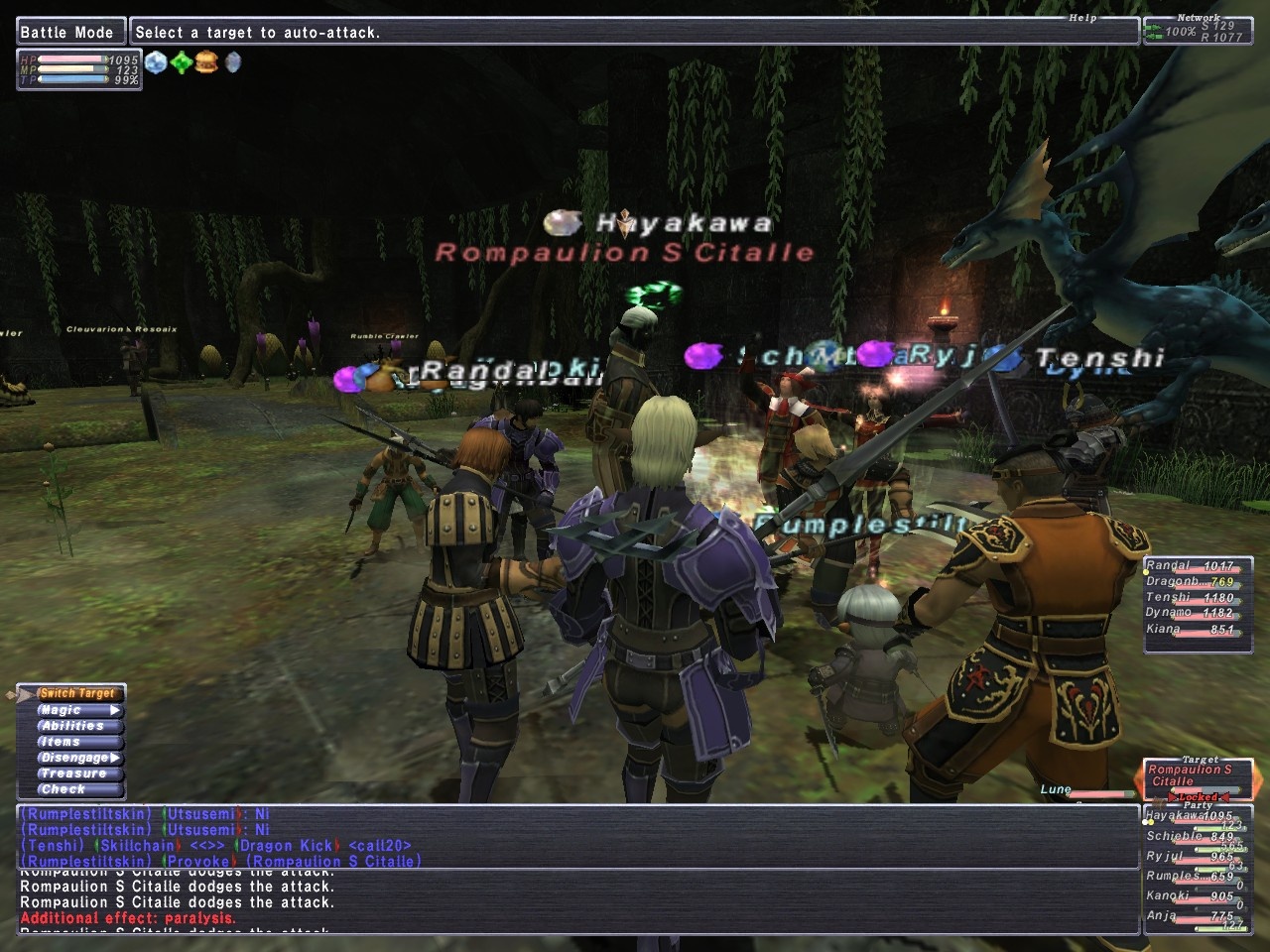
Task: Select Switch Target in the battle menu
Action: coord(76,693)
